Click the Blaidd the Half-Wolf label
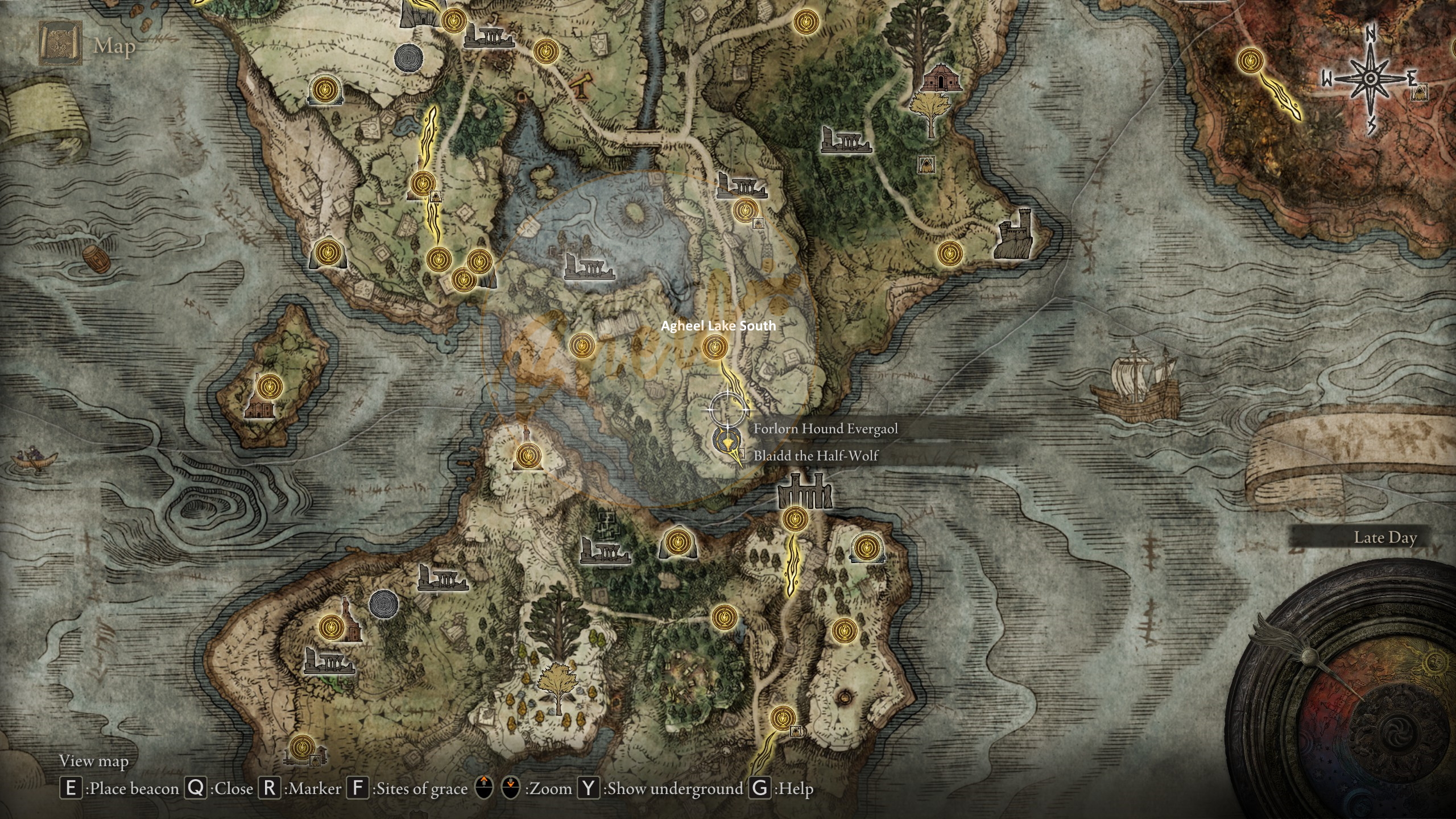Image resolution: width=1456 pixels, height=819 pixels. click(x=816, y=456)
